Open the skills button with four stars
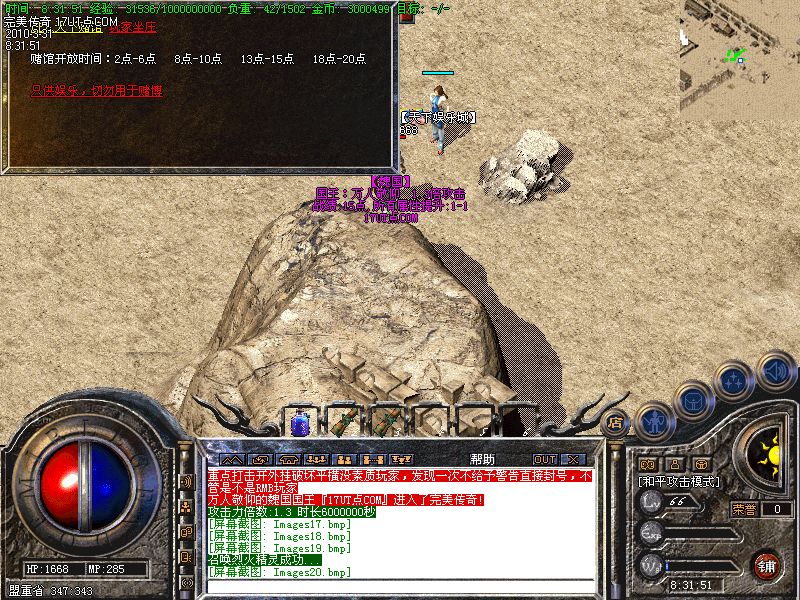The width and height of the screenshot is (800, 600). coord(736,381)
